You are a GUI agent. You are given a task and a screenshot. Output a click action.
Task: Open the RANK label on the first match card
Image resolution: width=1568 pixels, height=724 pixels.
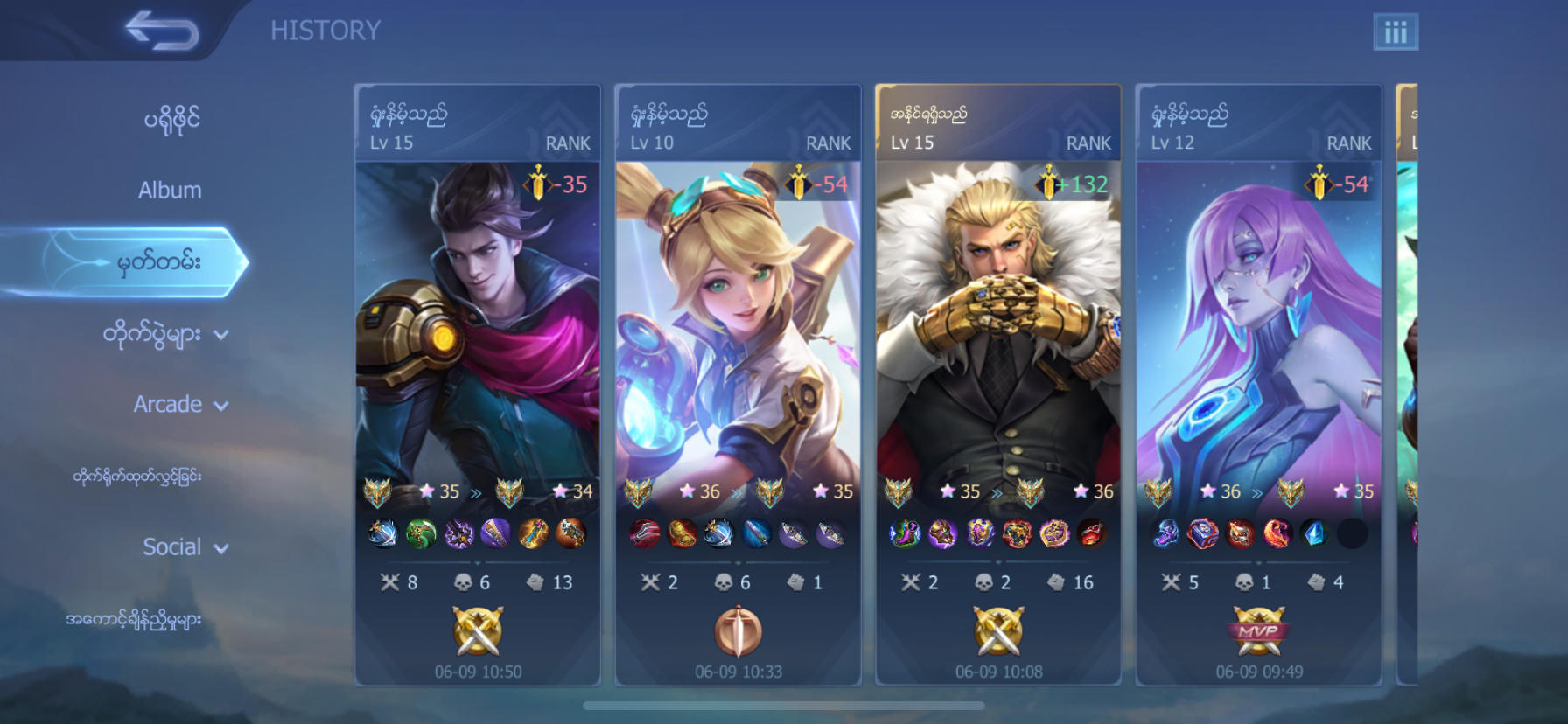pyautogui.click(x=569, y=143)
